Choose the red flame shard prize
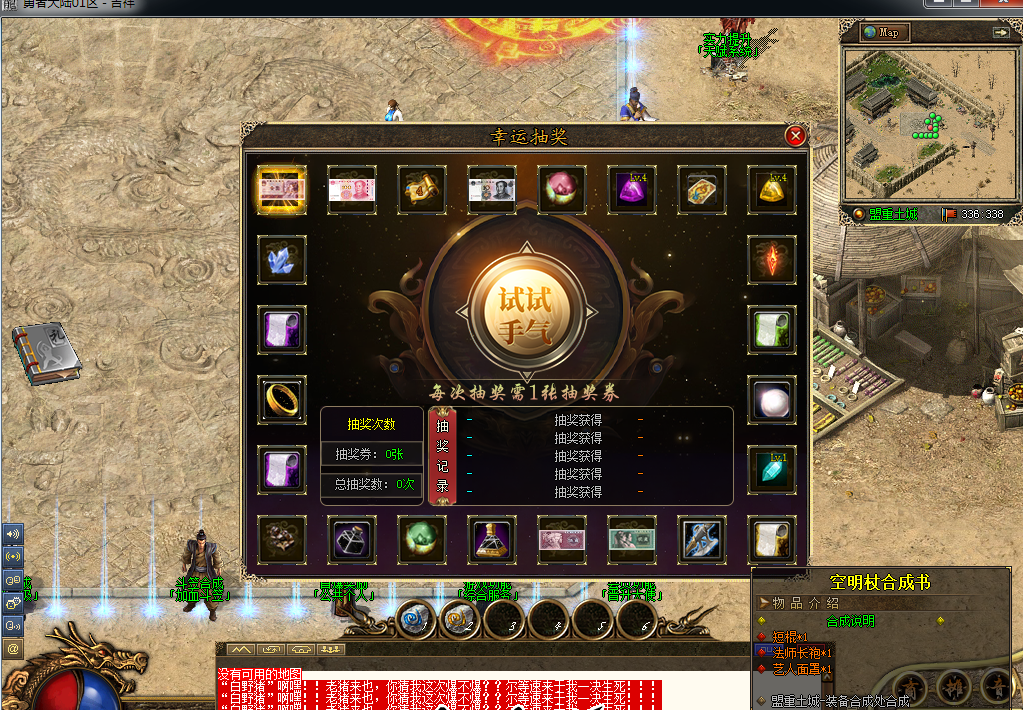 pyautogui.click(x=772, y=260)
